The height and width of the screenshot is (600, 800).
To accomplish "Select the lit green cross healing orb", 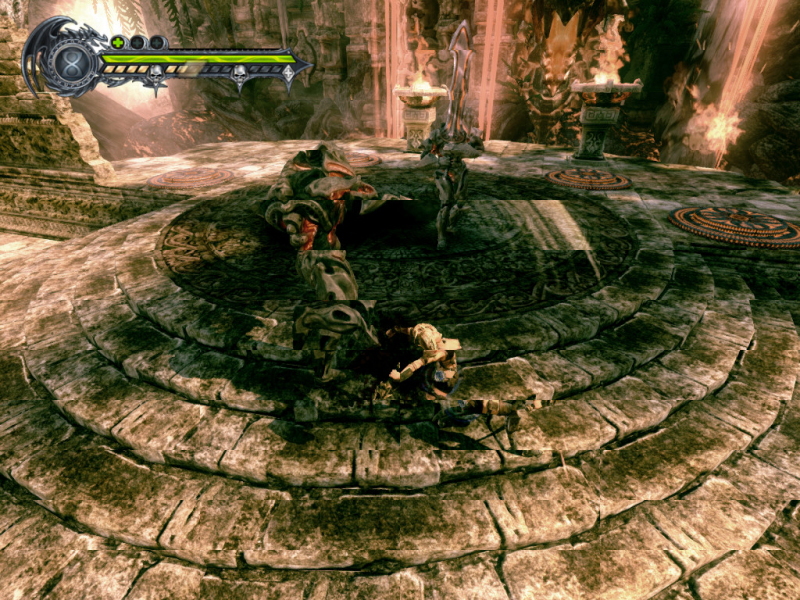I will 118,42.
